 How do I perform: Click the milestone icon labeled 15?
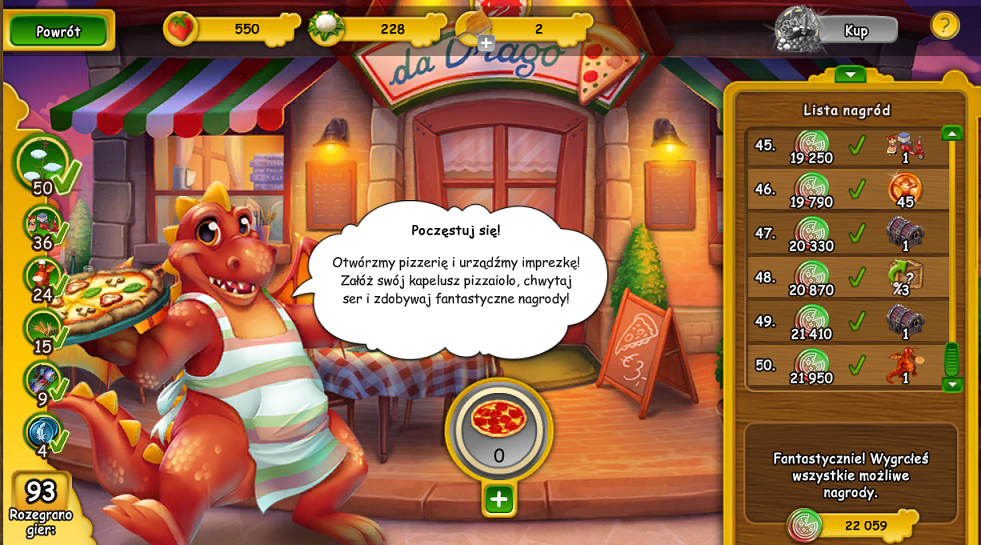(x=42, y=328)
